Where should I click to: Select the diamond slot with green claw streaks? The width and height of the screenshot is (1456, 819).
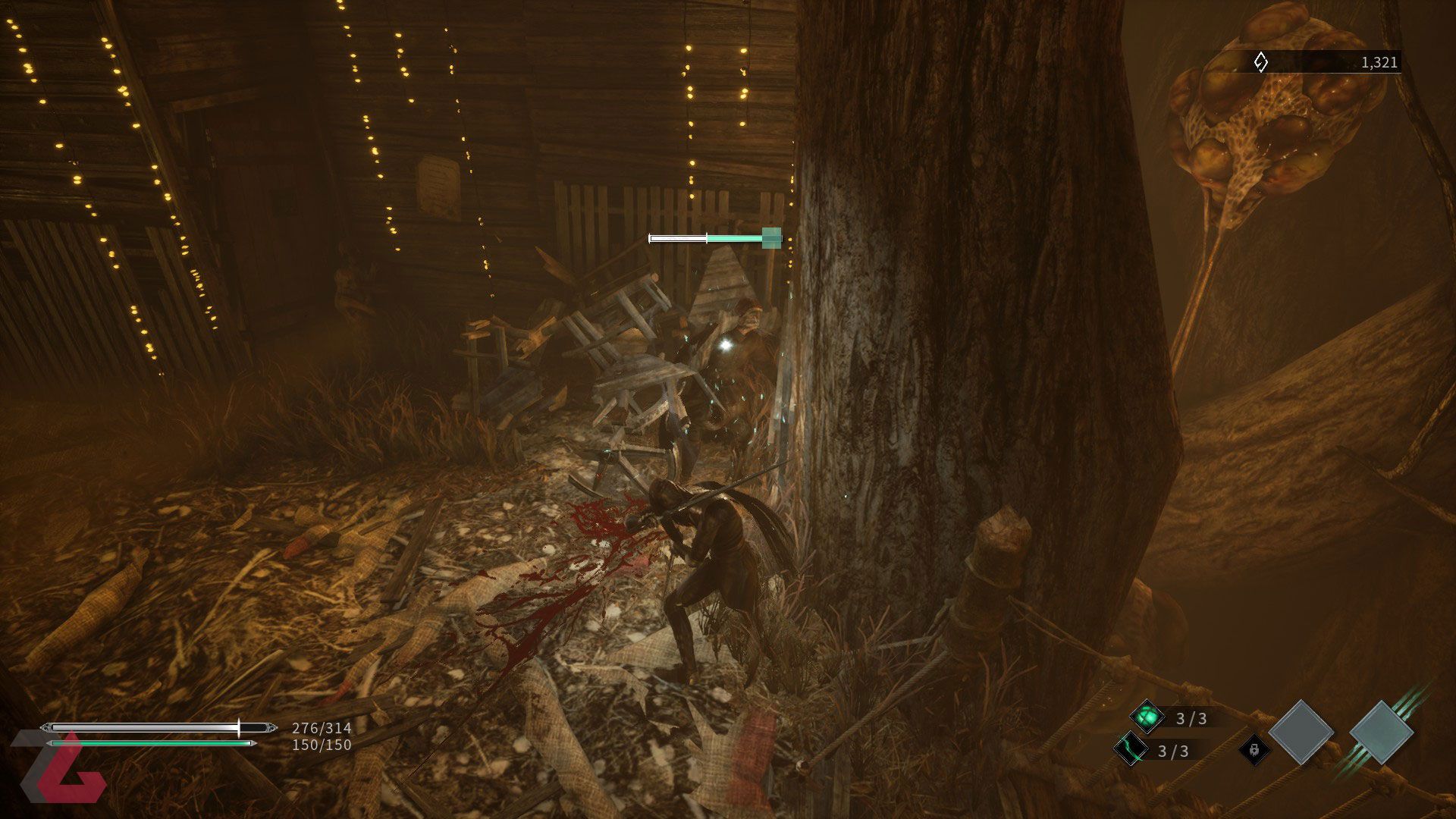point(1381,733)
